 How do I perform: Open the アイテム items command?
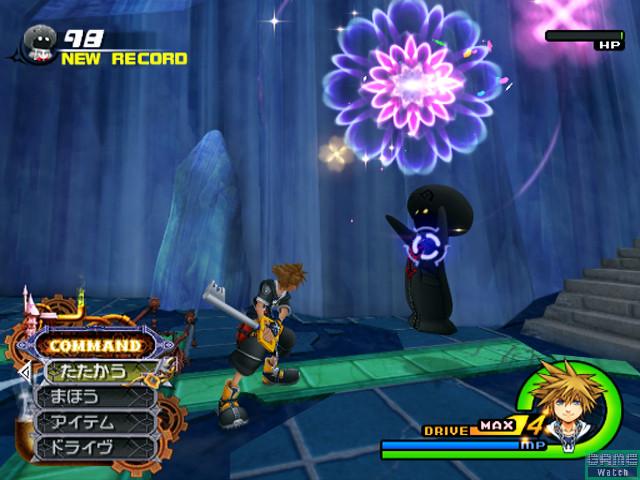point(95,422)
